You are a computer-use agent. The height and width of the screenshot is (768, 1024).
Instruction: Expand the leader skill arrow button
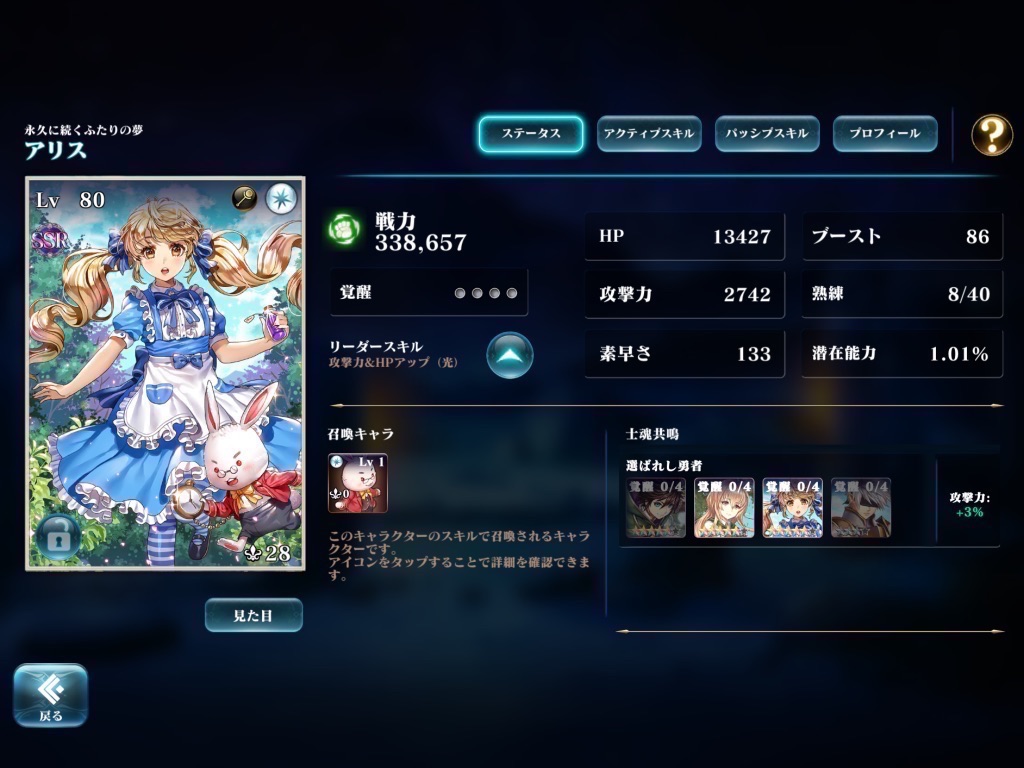click(x=510, y=354)
